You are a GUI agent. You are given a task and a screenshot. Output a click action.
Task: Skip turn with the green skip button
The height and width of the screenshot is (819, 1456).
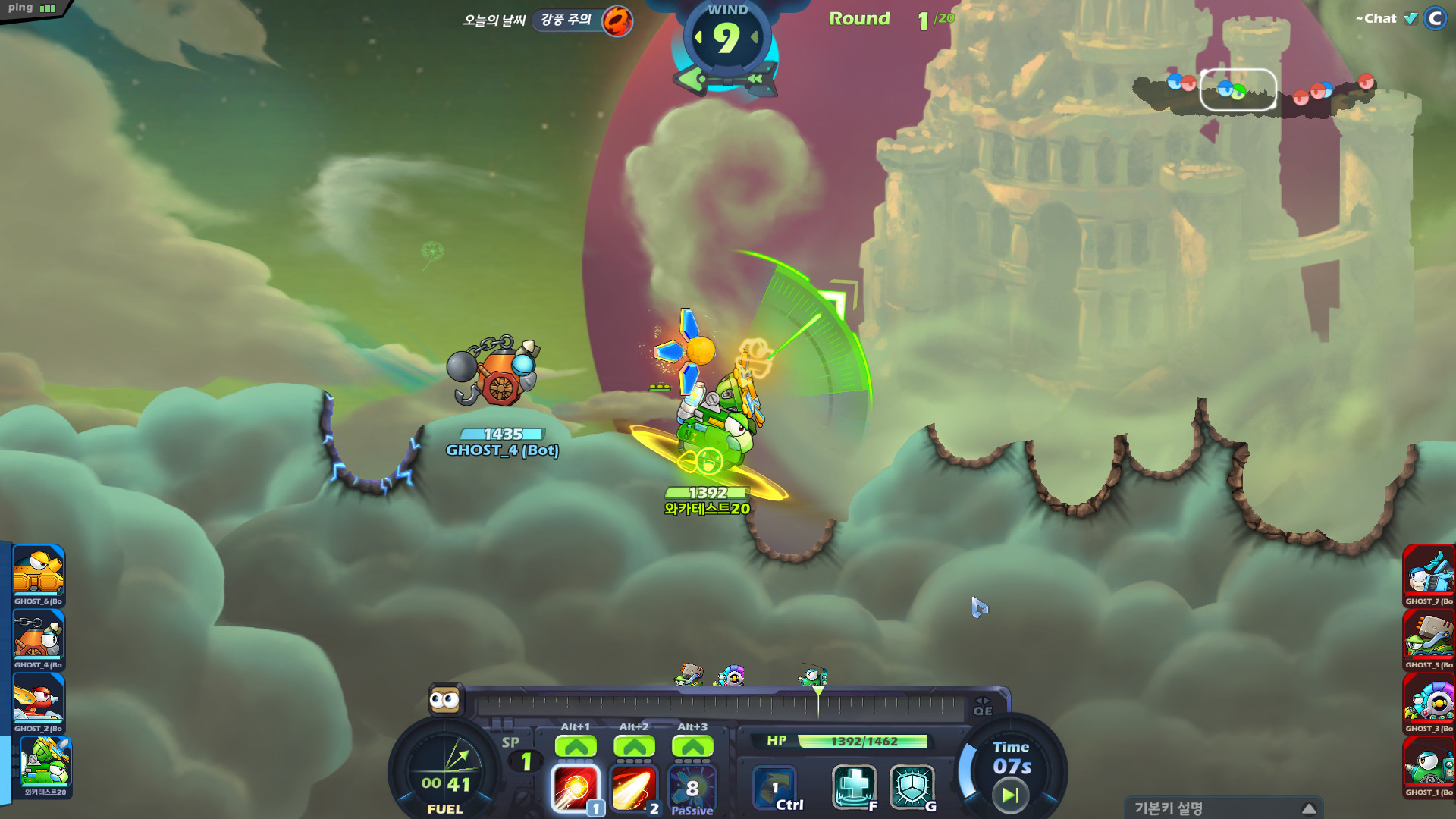tap(1010, 795)
